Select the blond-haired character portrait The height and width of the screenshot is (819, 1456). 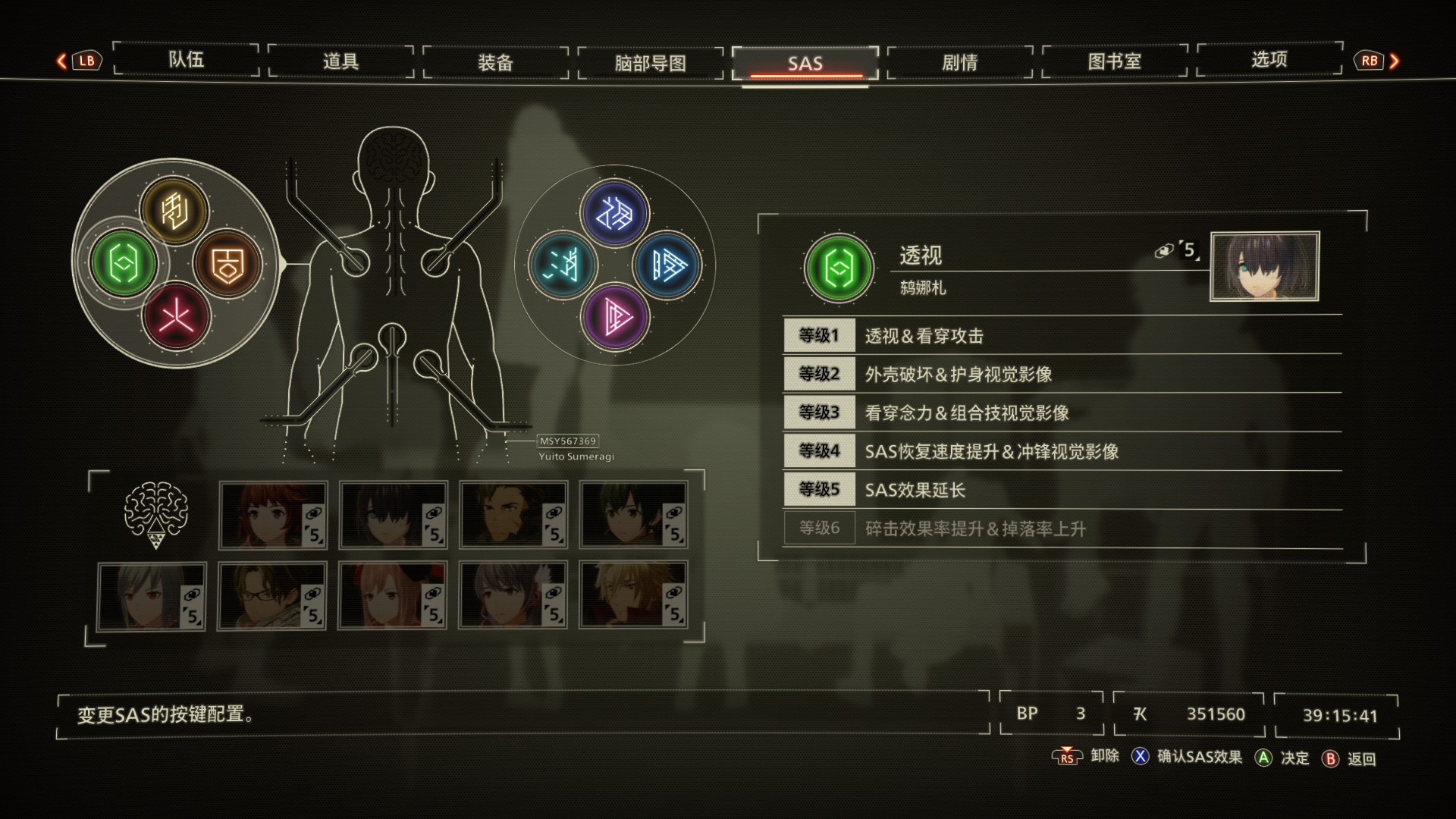[x=633, y=596]
